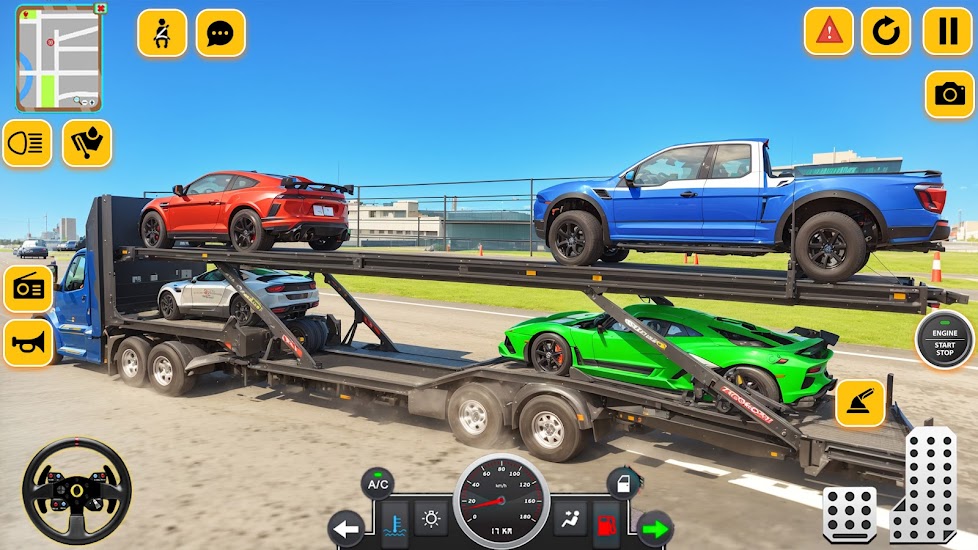This screenshot has width=978, height=550.
Task: Close the minimap with the red X
Action: [99, 9]
